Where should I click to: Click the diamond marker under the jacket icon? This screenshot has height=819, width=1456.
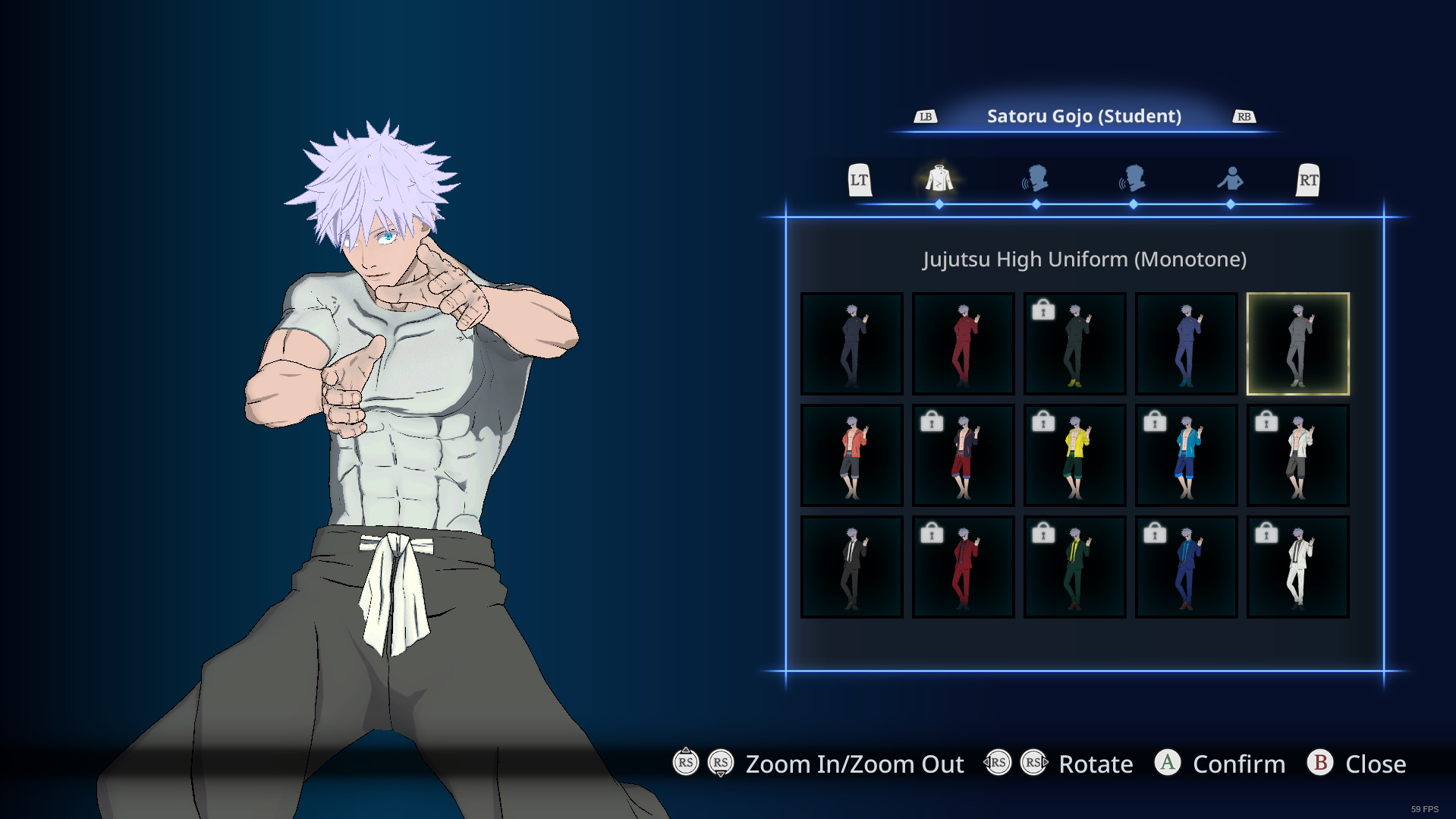939,203
